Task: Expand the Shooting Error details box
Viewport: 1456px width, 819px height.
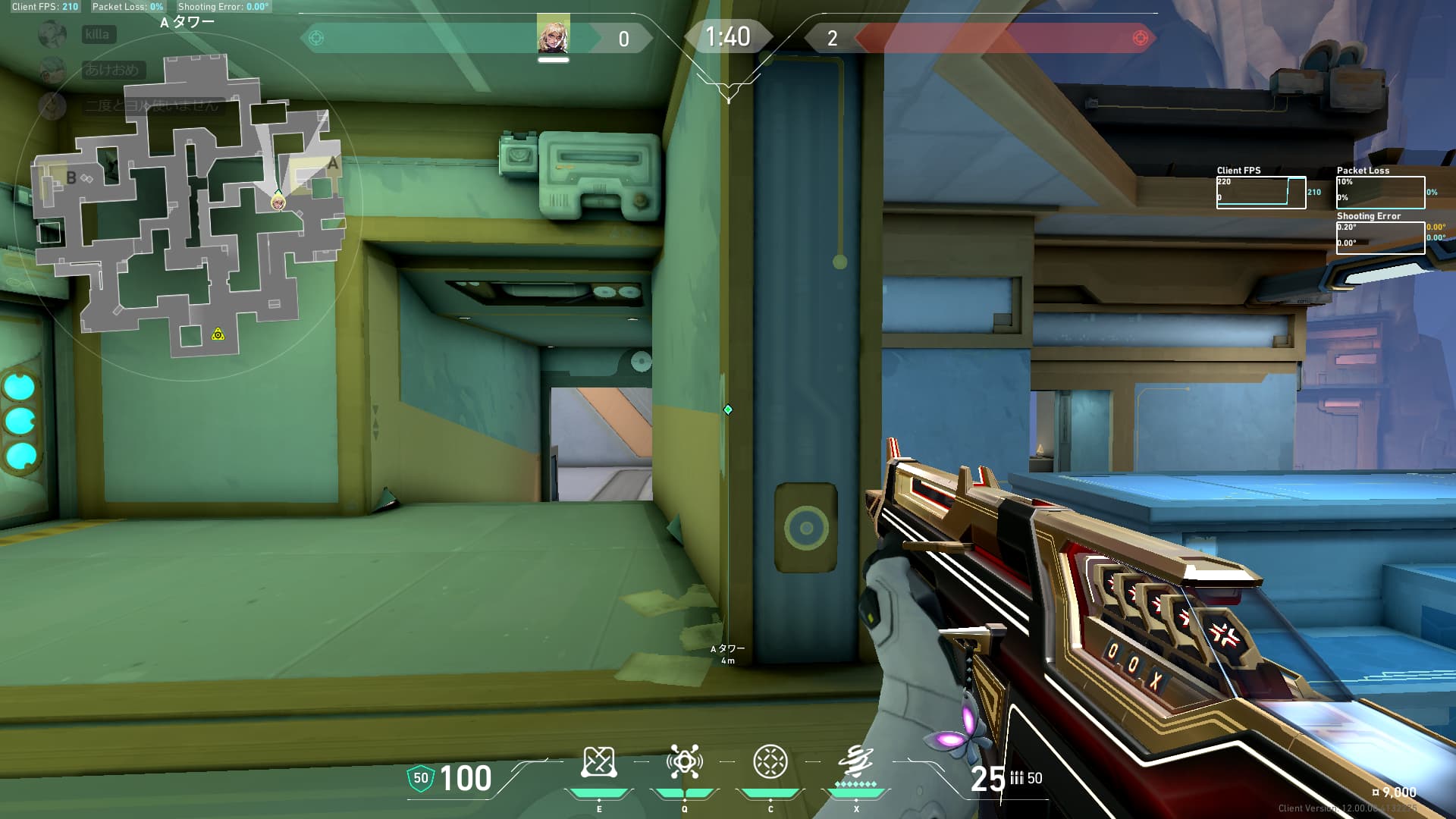Action: click(x=1380, y=239)
